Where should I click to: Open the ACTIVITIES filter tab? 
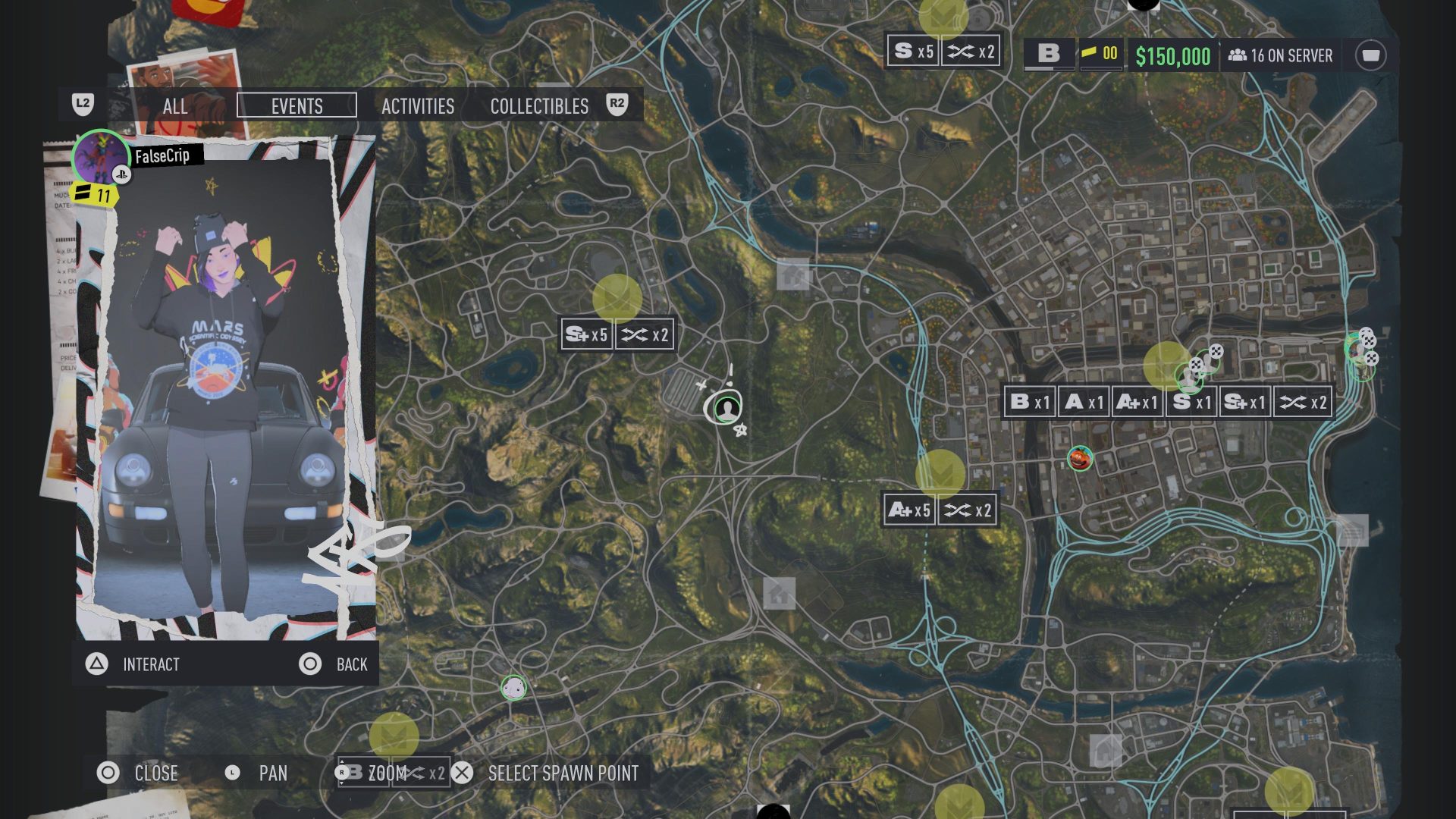click(x=418, y=106)
